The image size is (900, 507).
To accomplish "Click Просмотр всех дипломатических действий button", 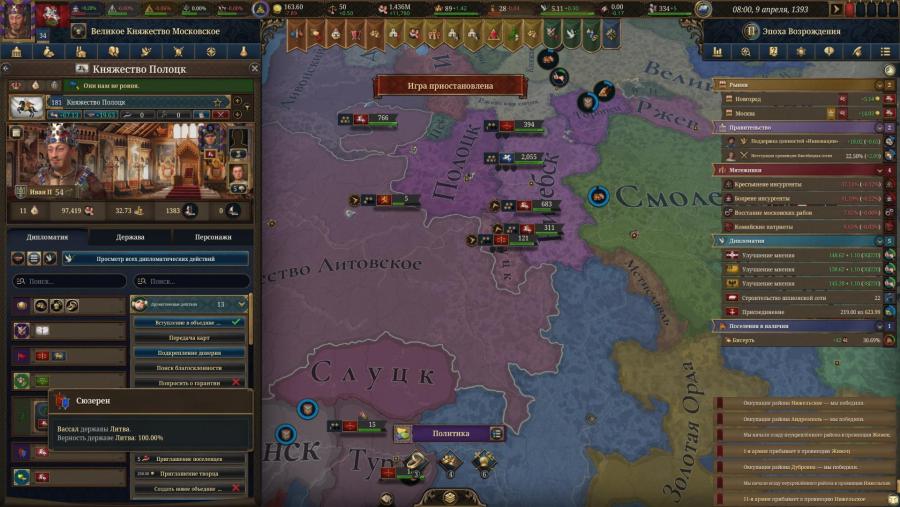I will pyautogui.click(x=155, y=258).
